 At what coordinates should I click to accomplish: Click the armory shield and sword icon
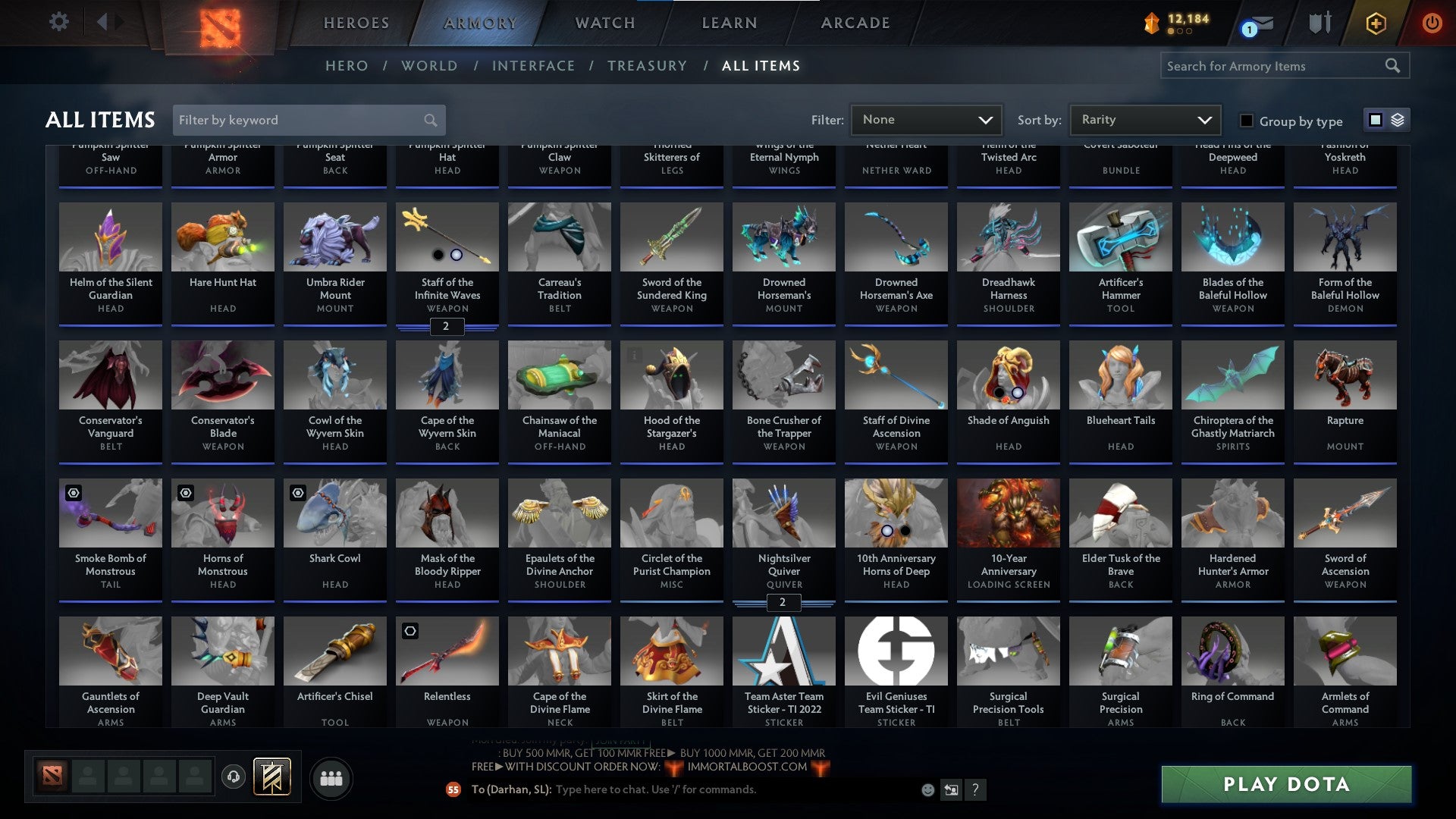(1319, 23)
